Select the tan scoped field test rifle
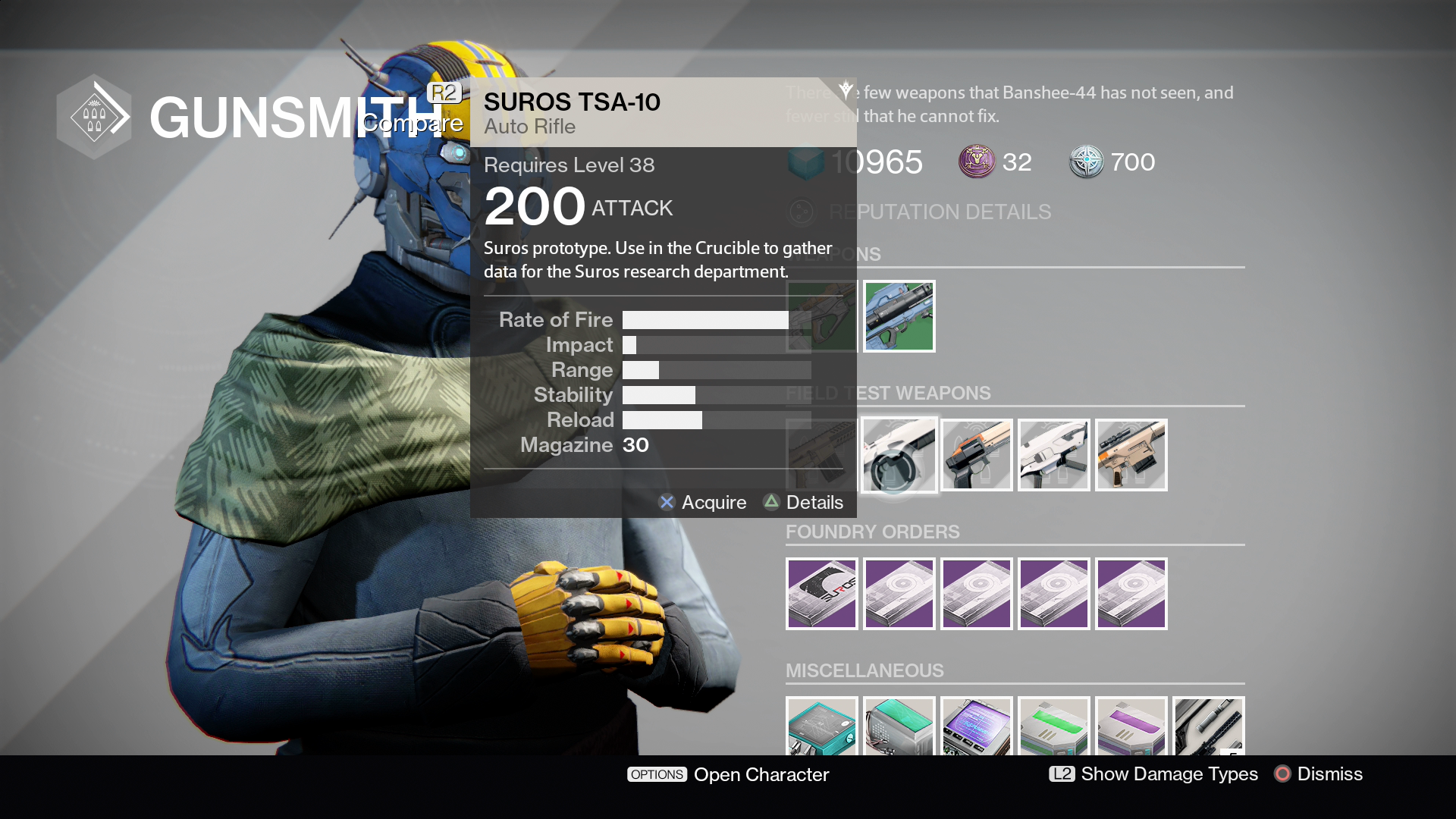The height and width of the screenshot is (819, 1456). coord(1131,455)
